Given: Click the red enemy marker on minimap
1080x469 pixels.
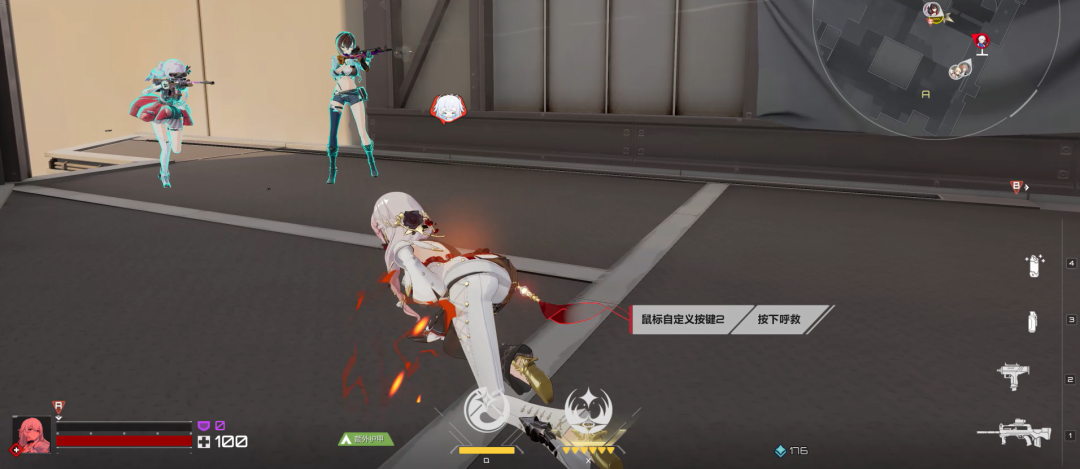Looking at the screenshot, I should point(981,41).
